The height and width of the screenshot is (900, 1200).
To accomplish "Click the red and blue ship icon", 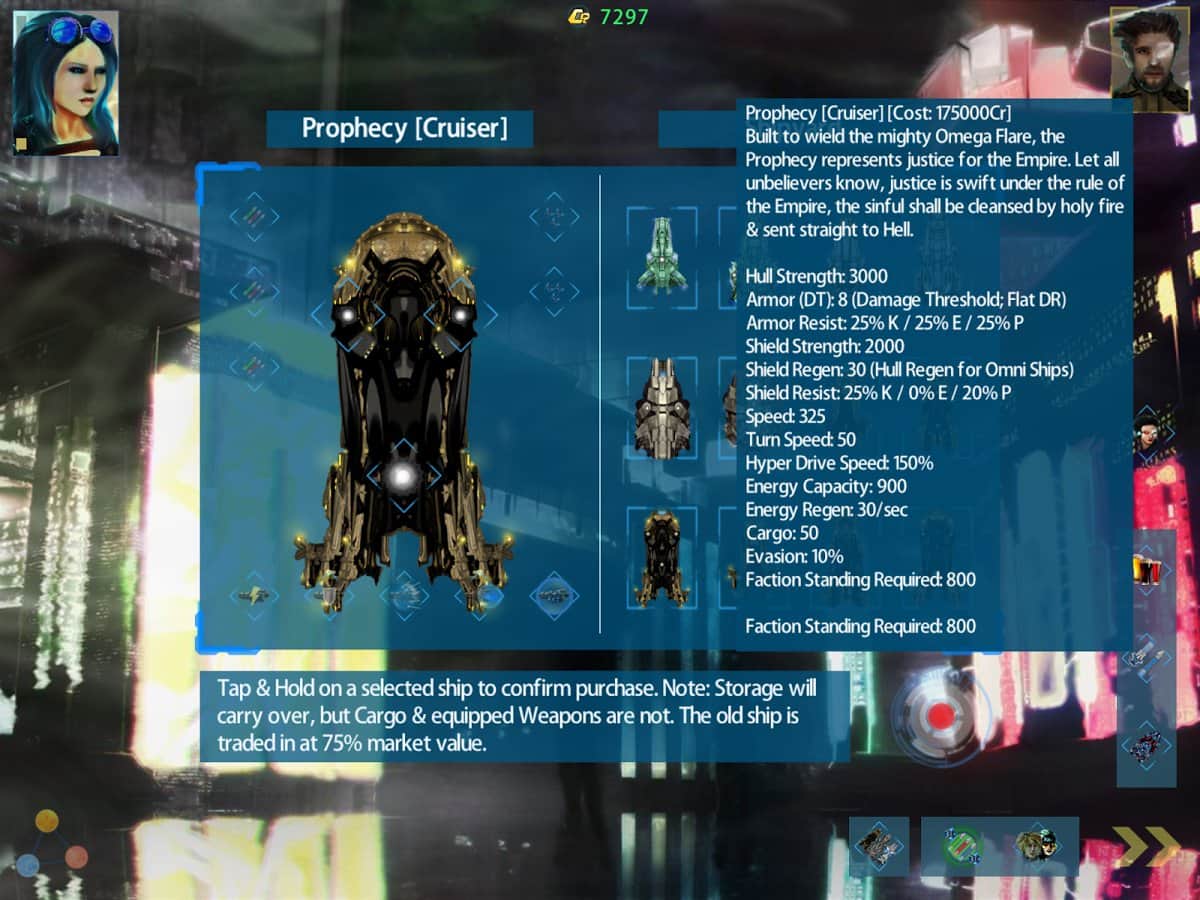I will pyautogui.click(x=1146, y=745).
